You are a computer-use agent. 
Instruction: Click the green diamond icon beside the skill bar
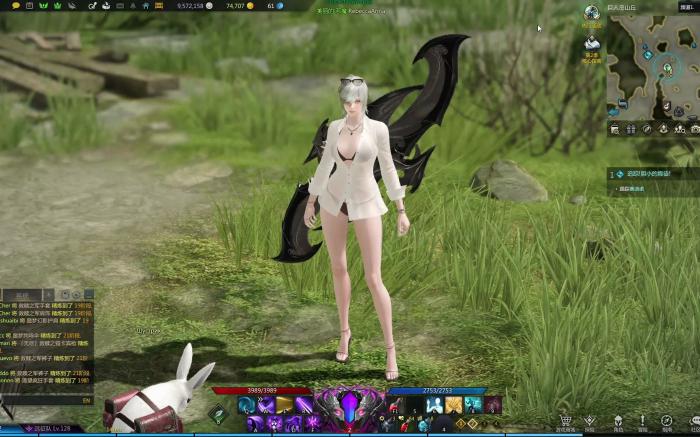219,411
